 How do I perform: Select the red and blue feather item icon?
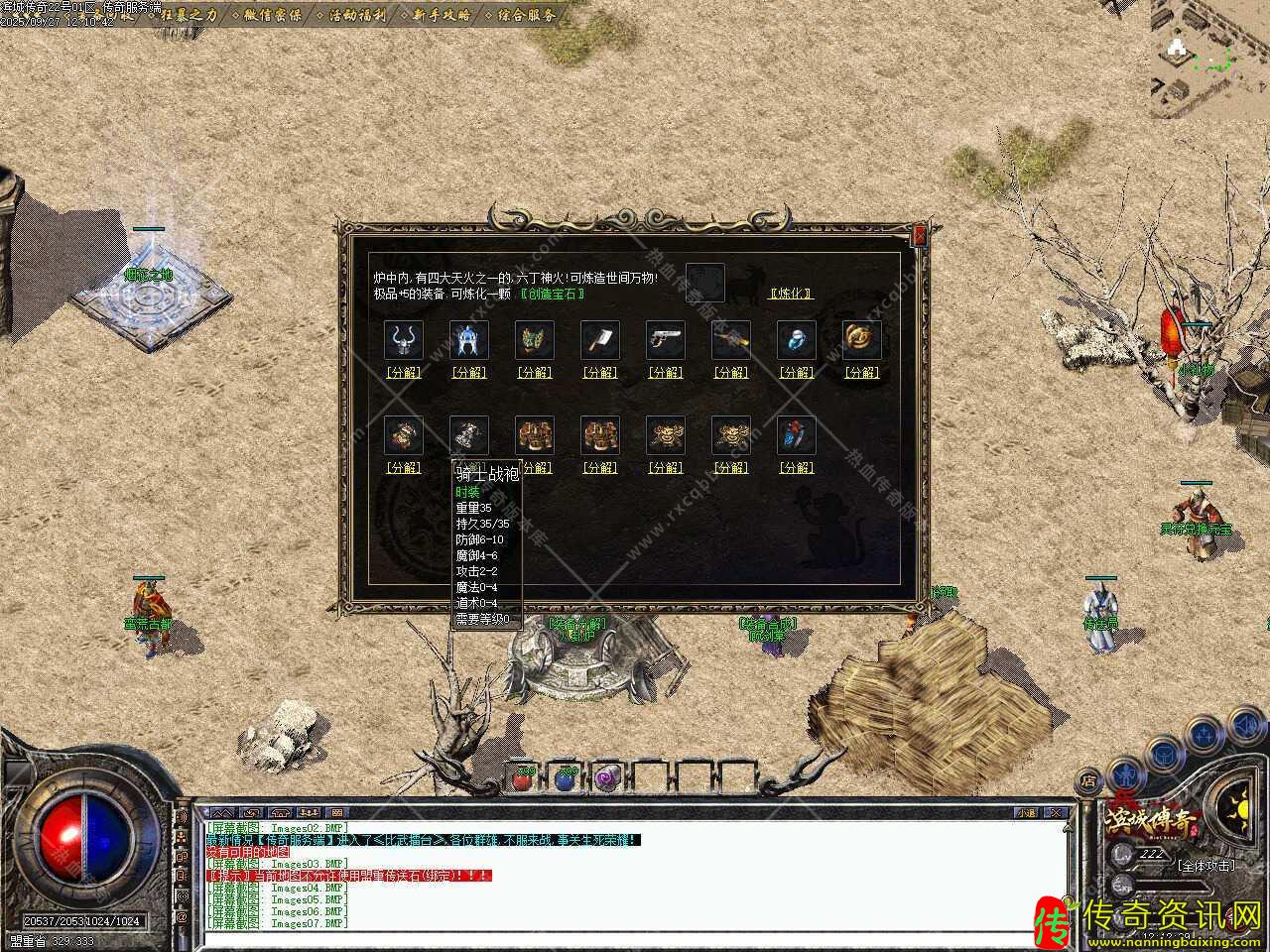tap(797, 435)
